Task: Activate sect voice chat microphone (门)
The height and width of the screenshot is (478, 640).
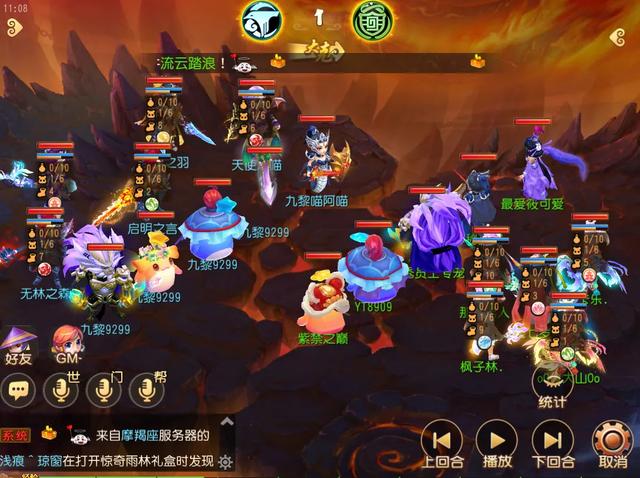Action: pos(103,390)
